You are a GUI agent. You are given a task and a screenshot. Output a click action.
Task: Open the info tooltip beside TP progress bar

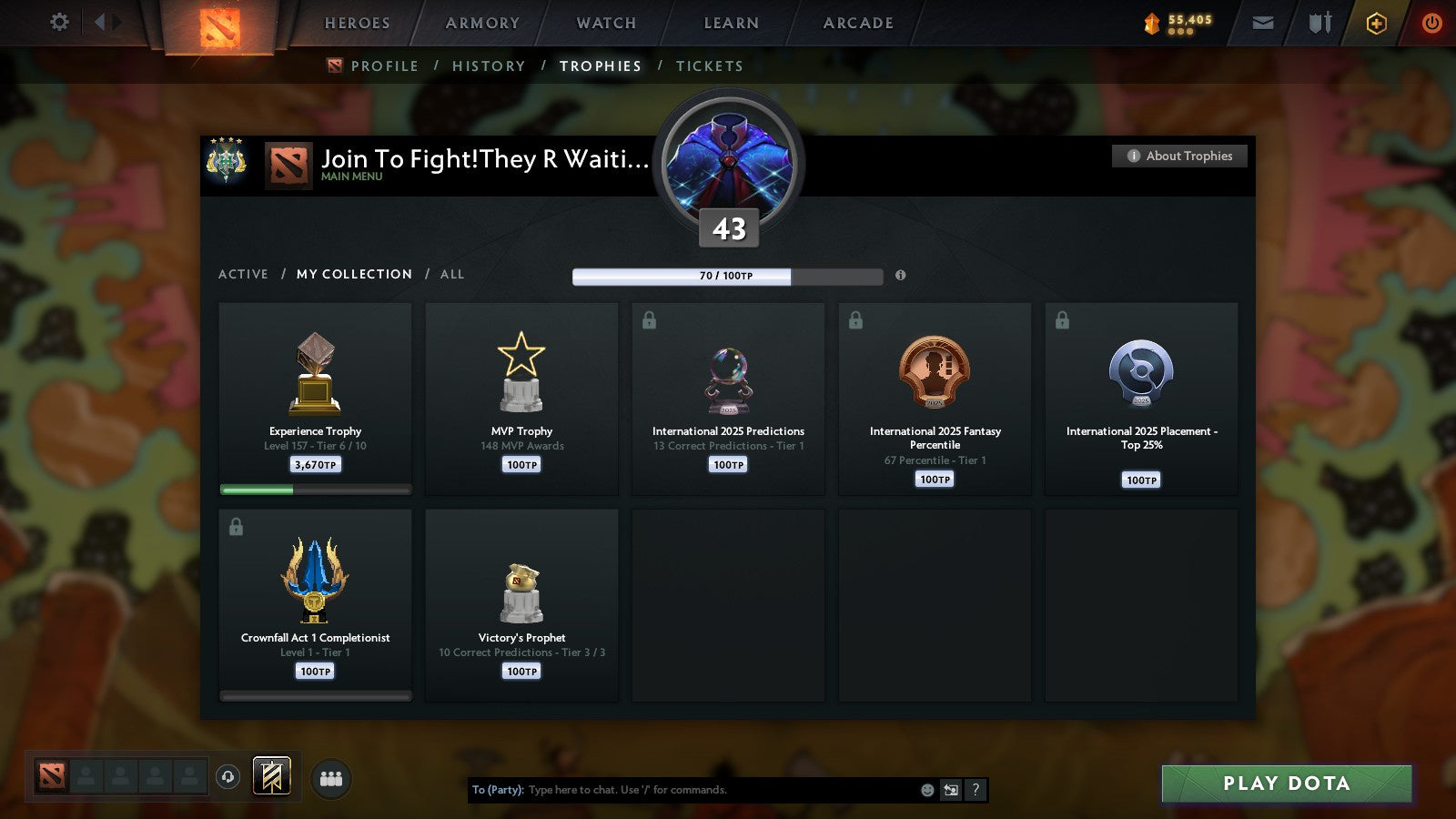(902, 277)
